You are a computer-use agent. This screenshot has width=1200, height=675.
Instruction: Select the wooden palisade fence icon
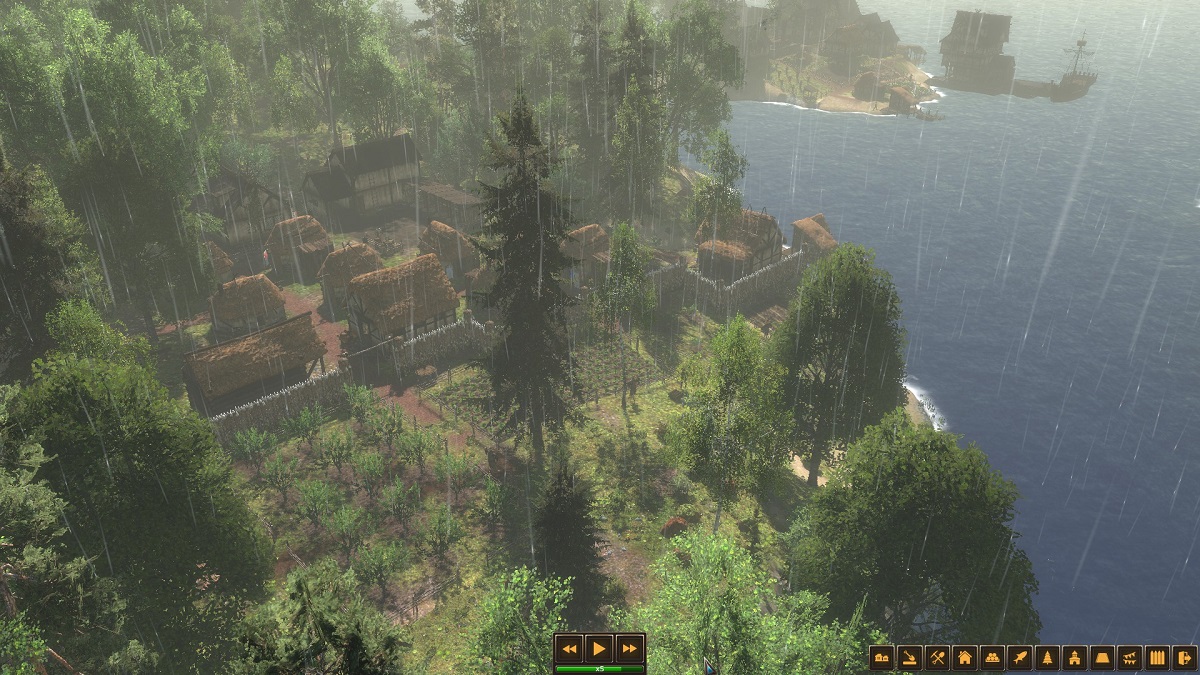coord(1157,657)
